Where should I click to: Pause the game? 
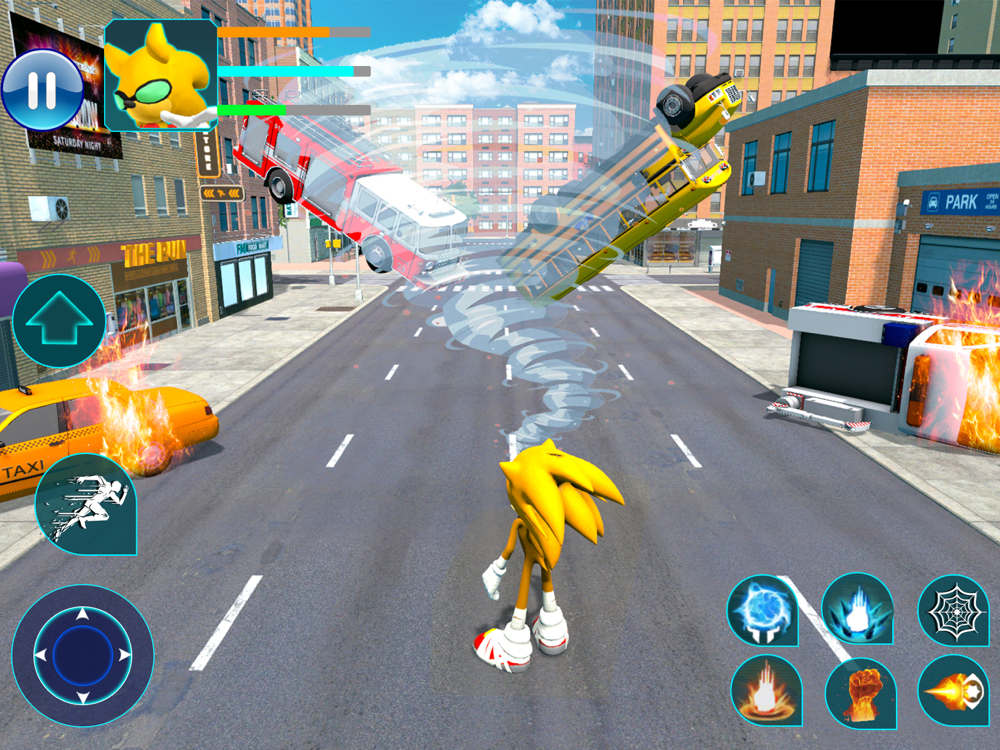coord(42,90)
